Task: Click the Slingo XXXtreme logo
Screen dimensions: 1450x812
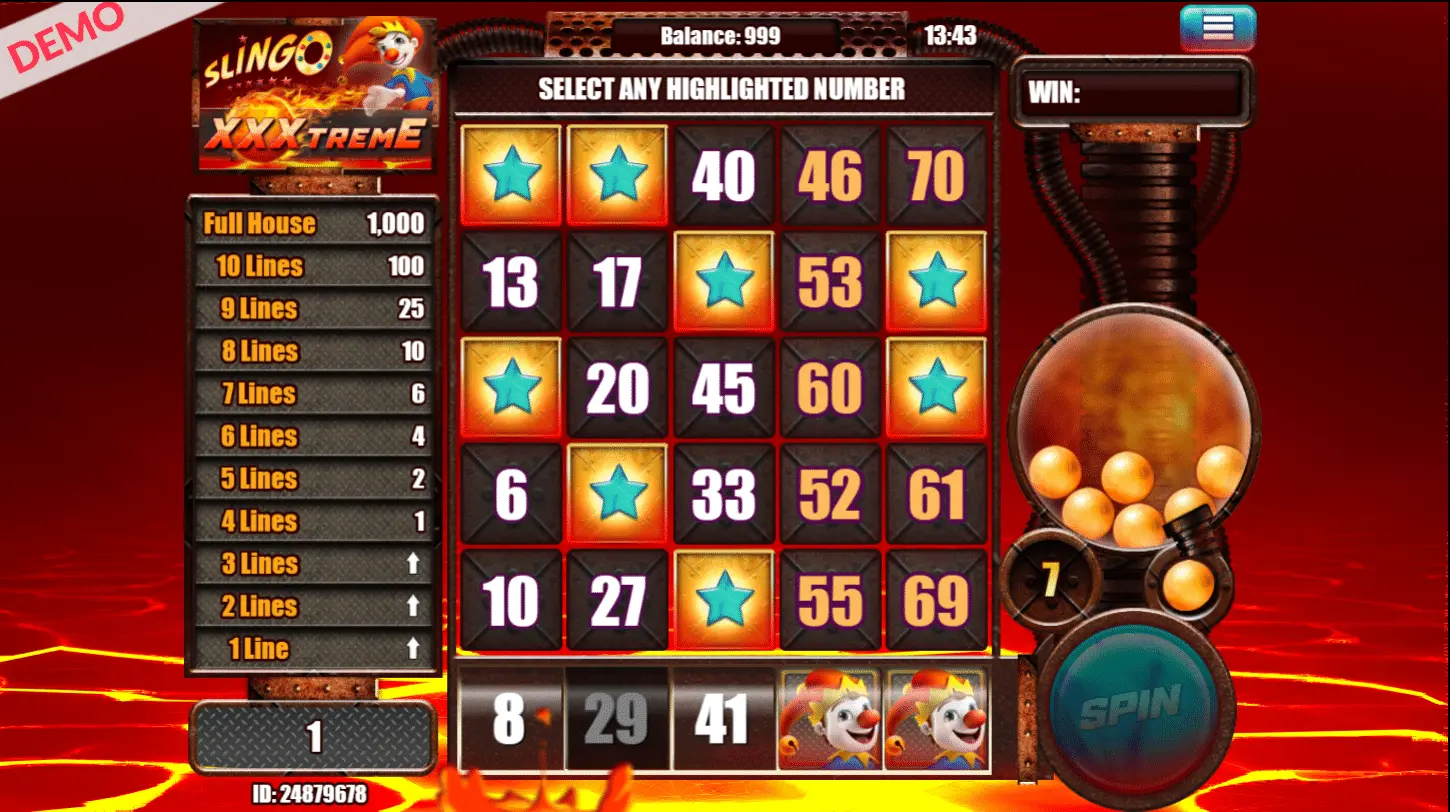Action: (x=315, y=95)
